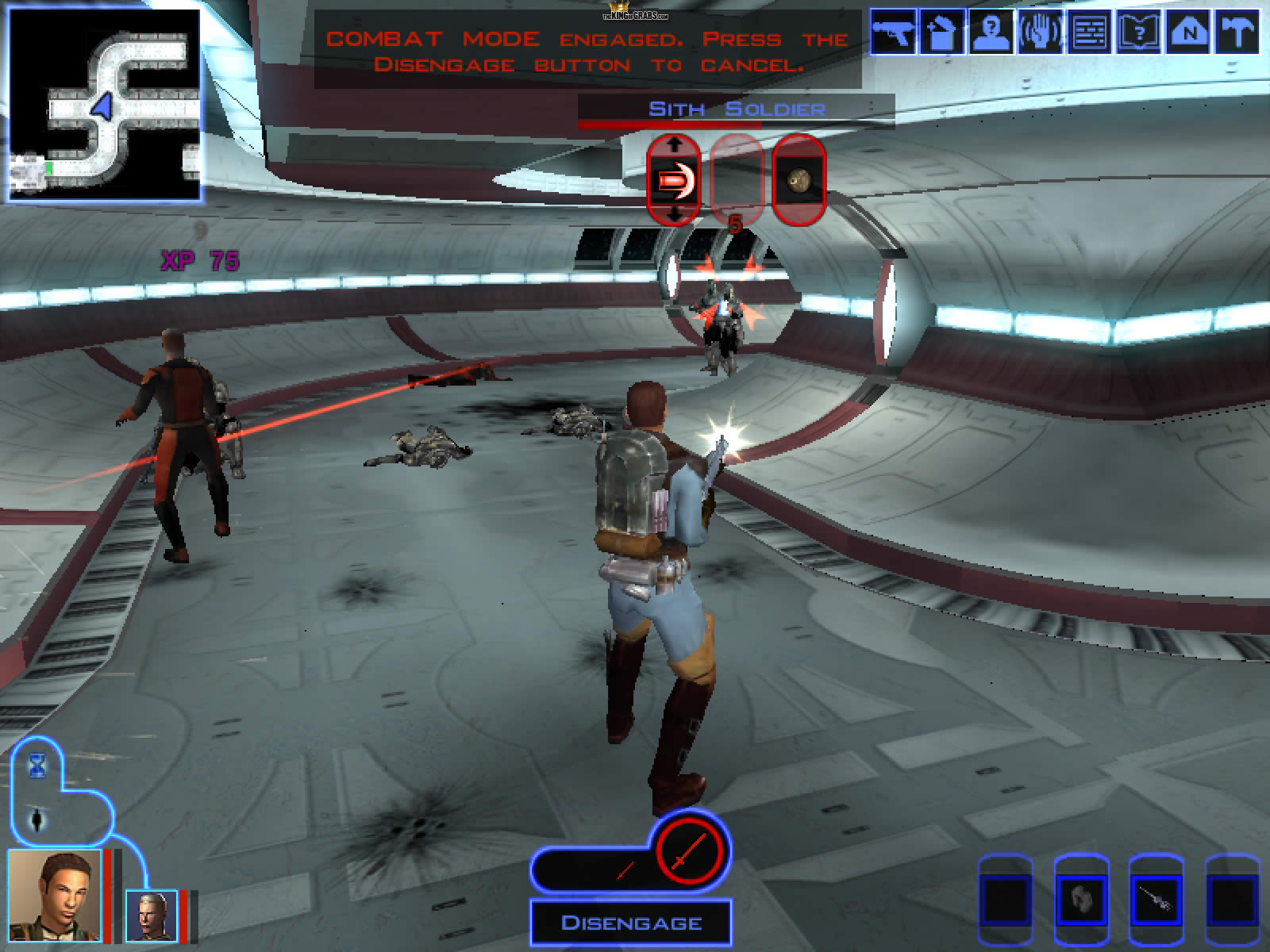Use the syringe stimulant quick slot
1270x952 pixels.
pyautogui.click(x=1156, y=896)
